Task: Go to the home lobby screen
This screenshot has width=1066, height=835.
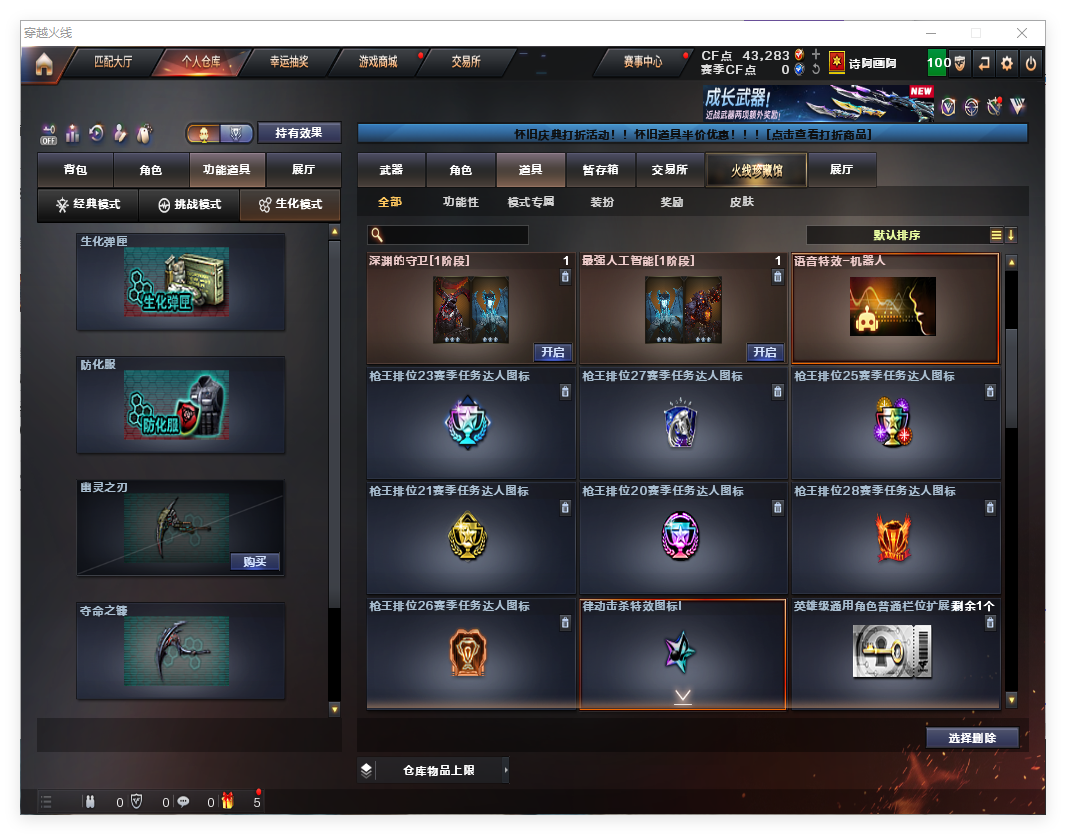Action: coord(44,64)
